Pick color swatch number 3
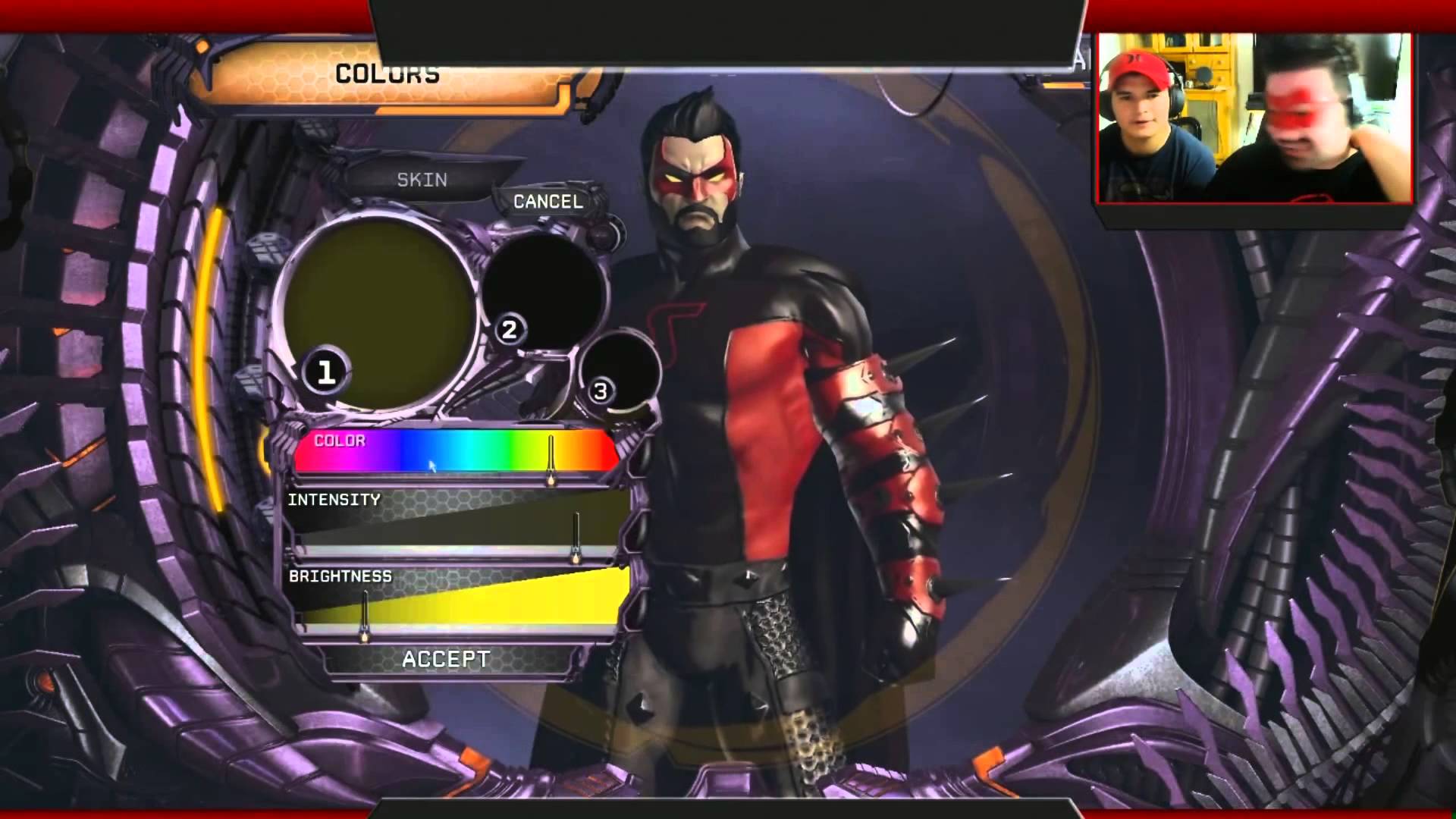This screenshot has width=1456, height=819. coord(620,372)
